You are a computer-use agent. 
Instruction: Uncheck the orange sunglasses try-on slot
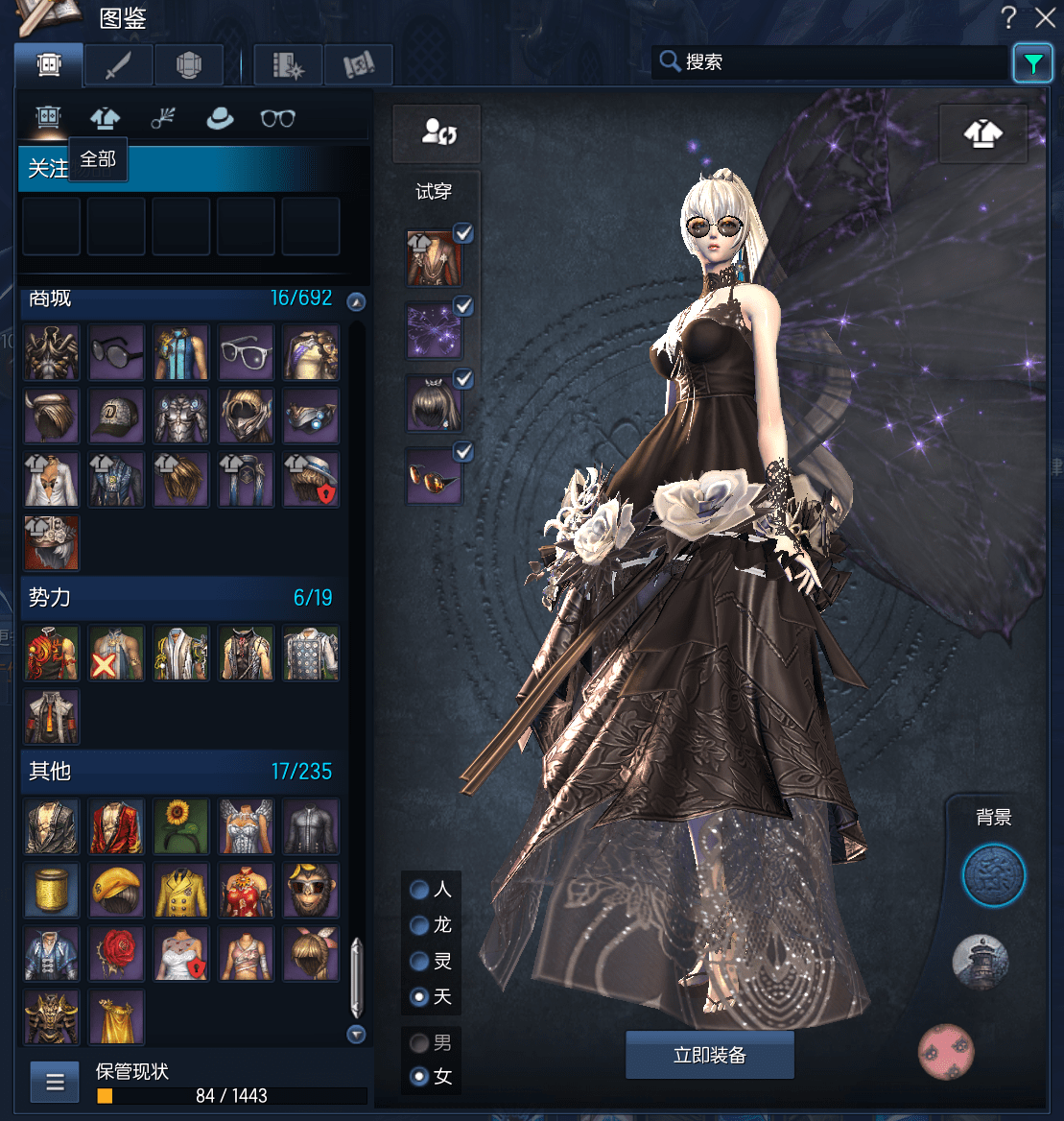click(x=463, y=450)
